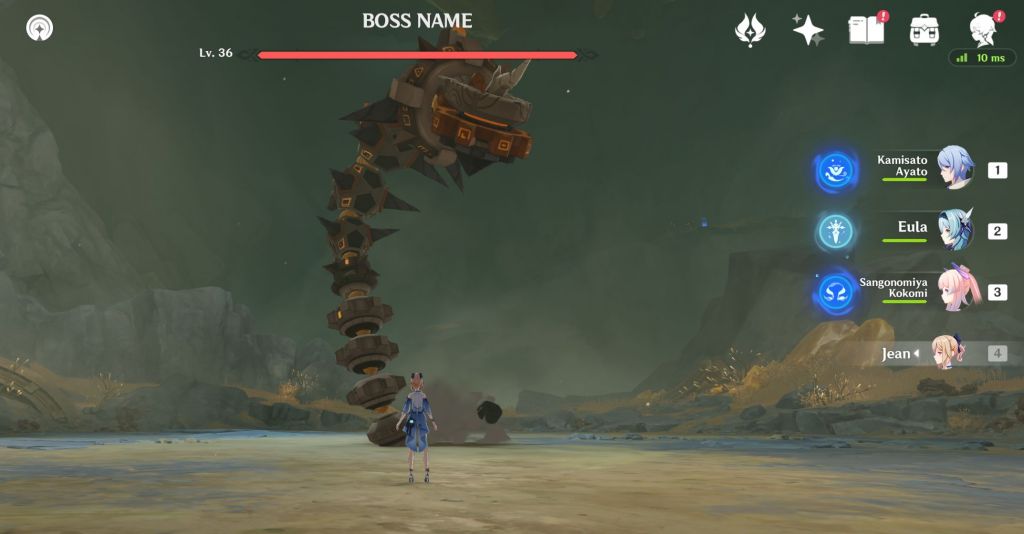The height and width of the screenshot is (534, 1024).
Task: Open the Events four-point sparkle icon
Action: tap(808, 30)
